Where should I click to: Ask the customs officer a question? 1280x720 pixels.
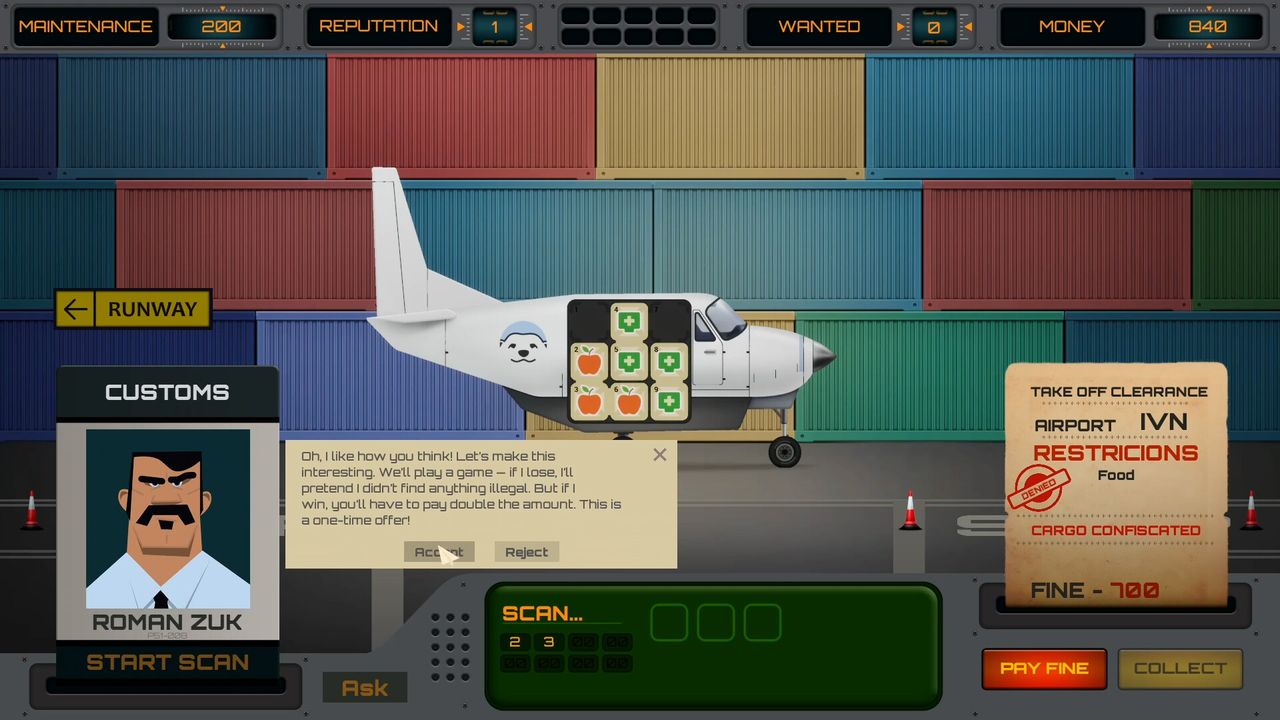365,688
